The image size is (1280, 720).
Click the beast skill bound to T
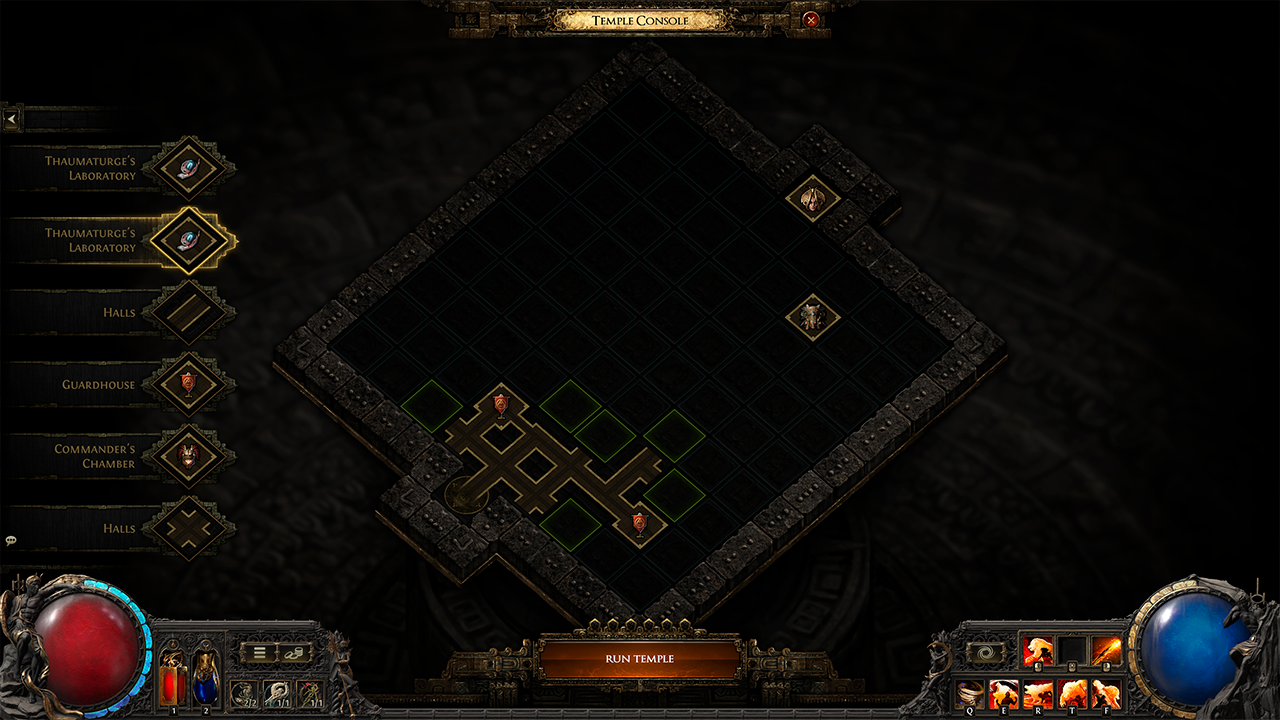[1073, 693]
